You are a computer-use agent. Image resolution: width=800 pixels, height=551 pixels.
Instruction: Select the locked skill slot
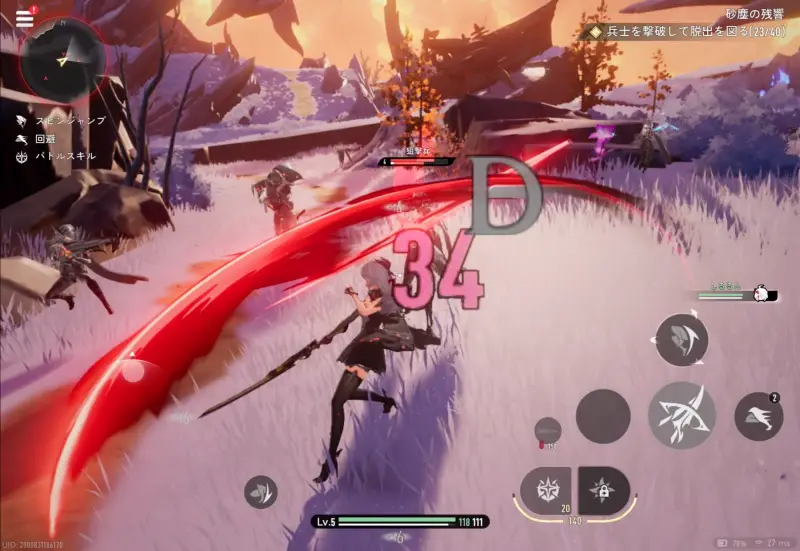click(604, 491)
